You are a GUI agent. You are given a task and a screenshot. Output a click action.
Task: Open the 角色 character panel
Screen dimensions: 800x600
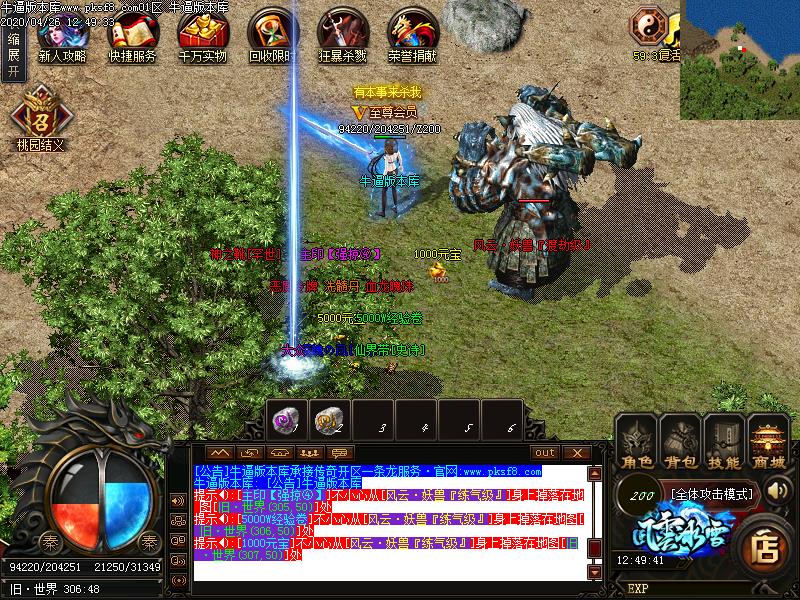[x=637, y=444]
